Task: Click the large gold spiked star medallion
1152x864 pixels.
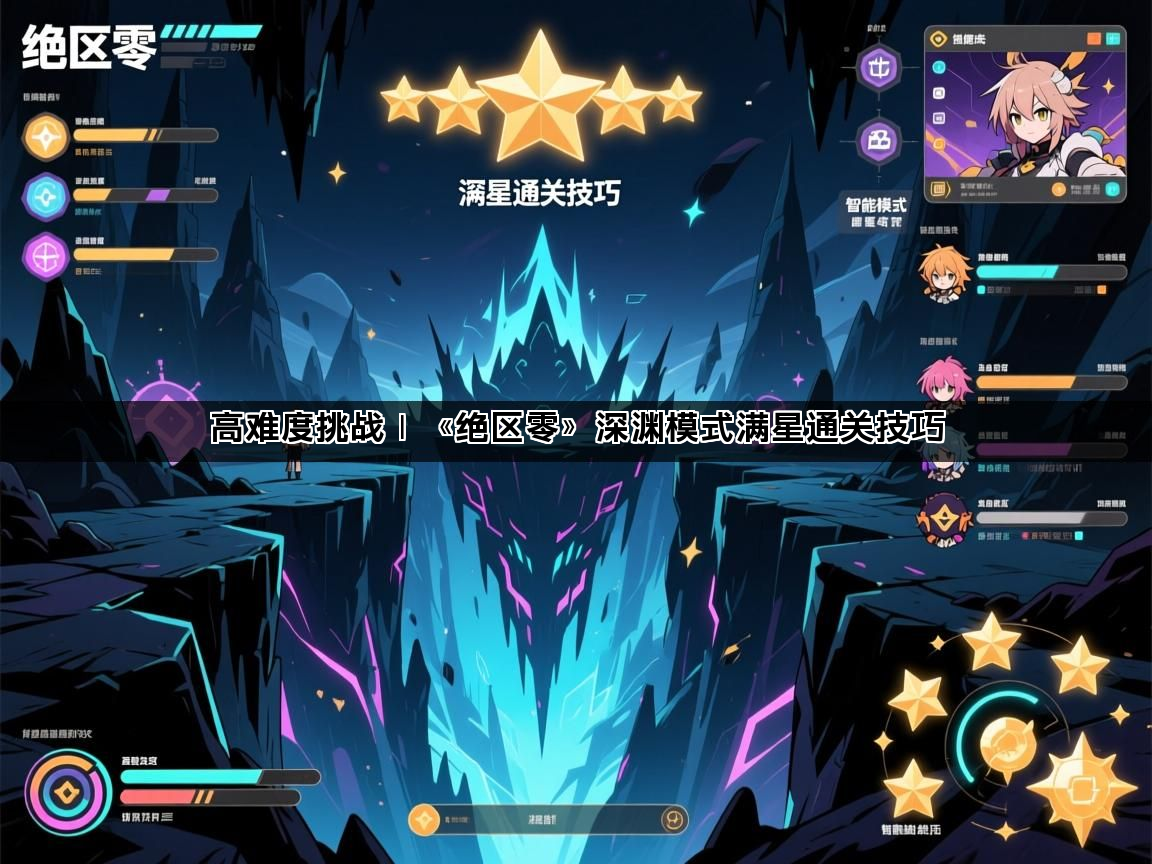Action: [x=1081, y=788]
